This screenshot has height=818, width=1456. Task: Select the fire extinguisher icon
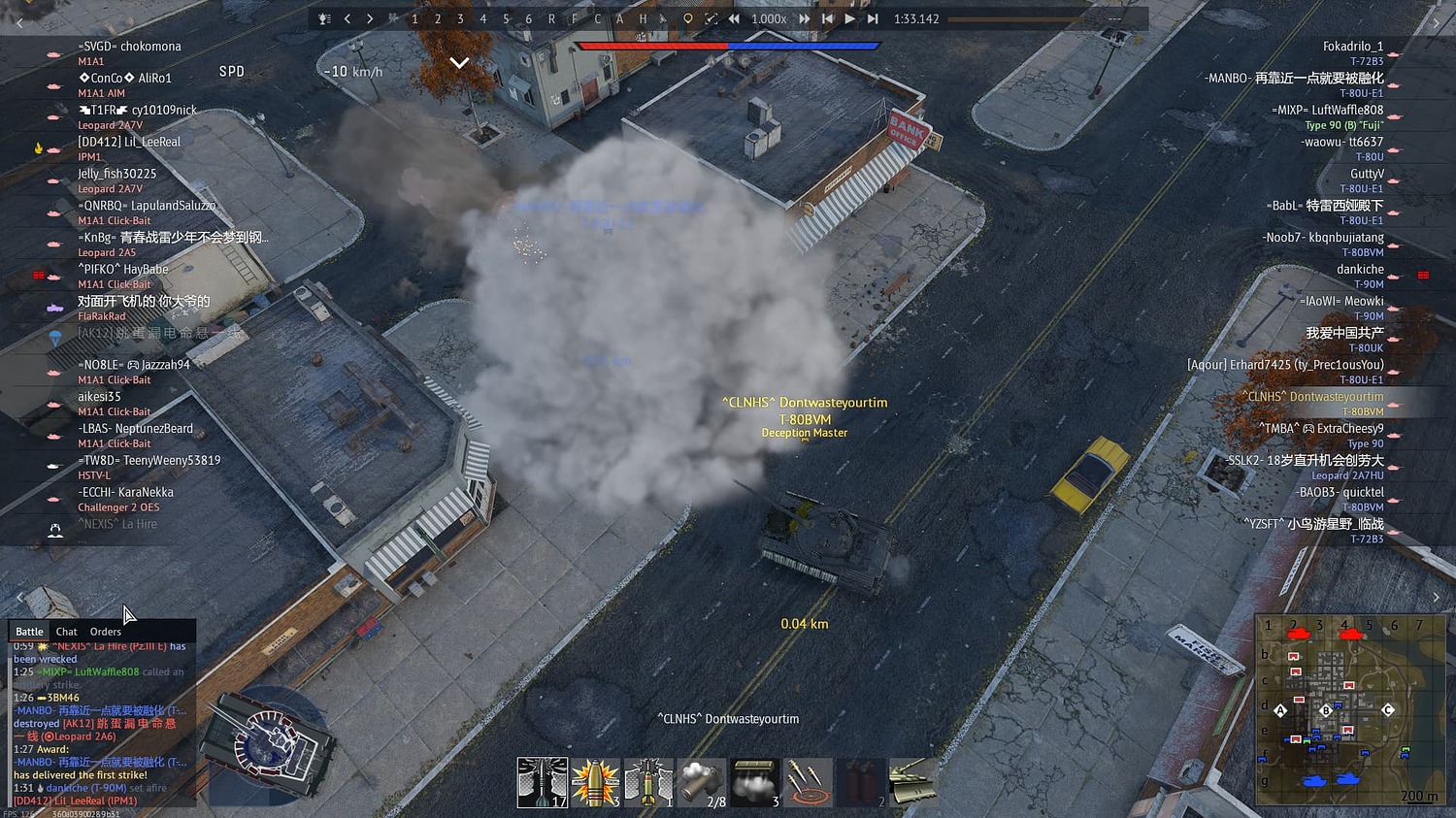860,782
